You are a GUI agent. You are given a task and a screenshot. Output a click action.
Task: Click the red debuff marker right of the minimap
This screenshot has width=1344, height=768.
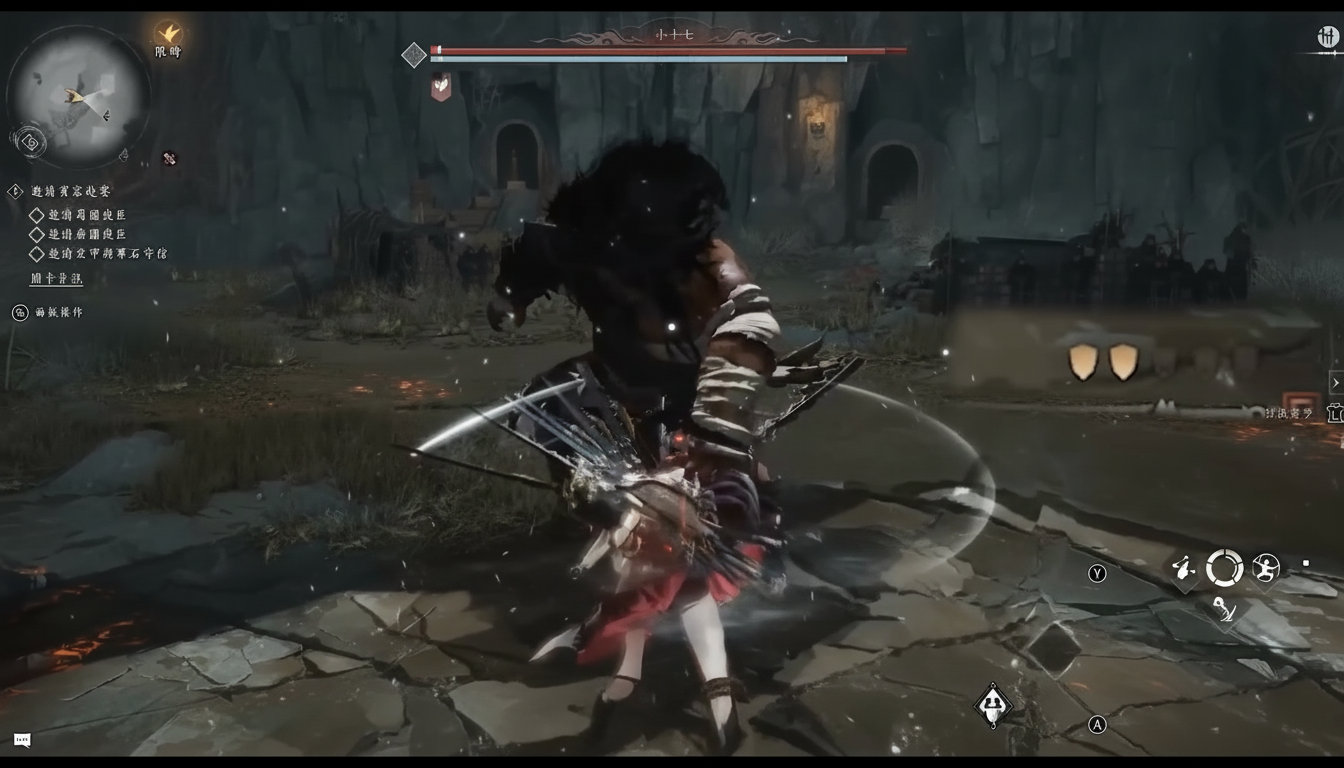168,158
